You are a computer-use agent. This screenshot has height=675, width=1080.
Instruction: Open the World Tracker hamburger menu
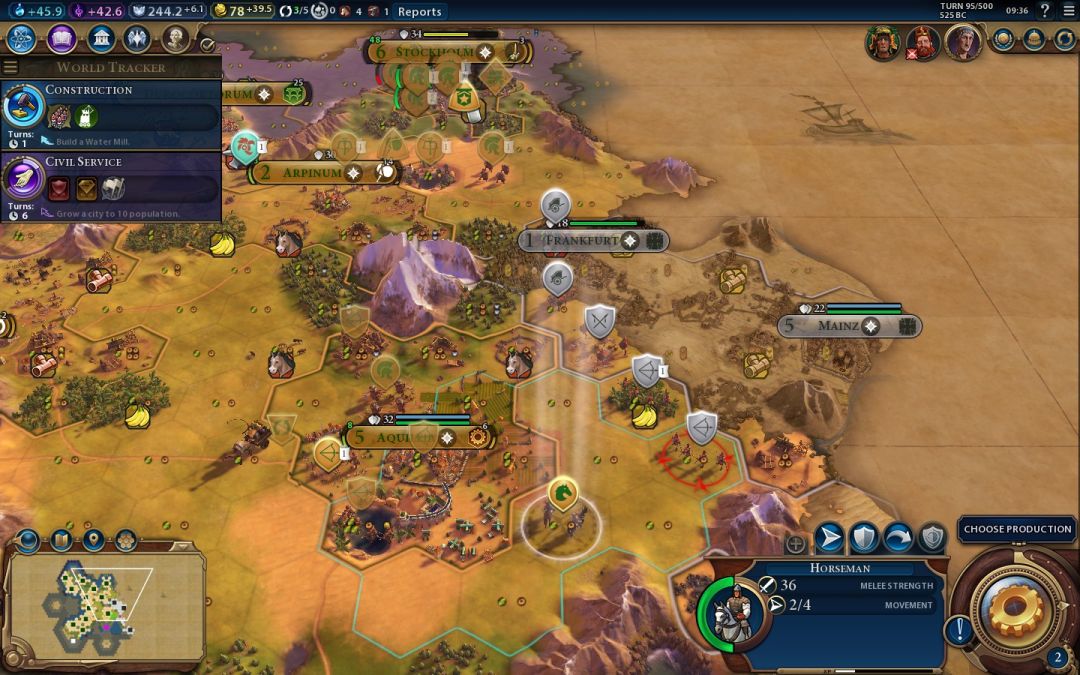click(10, 67)
